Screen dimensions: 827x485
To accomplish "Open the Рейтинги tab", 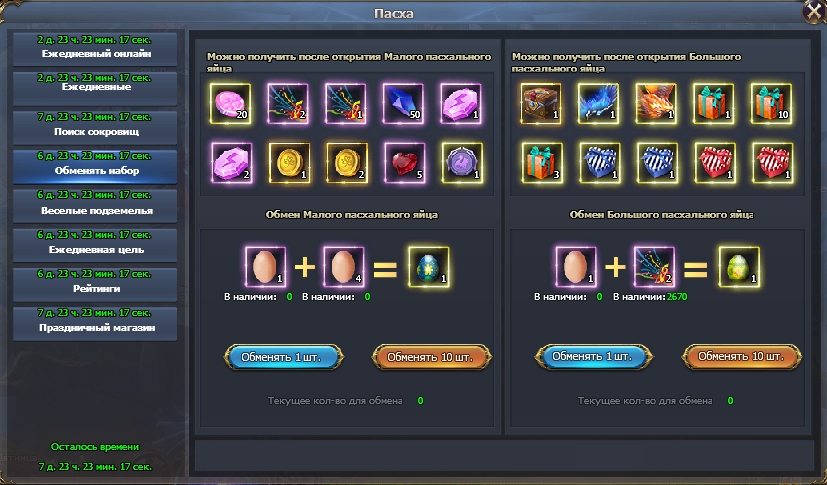I will (96, 283).
